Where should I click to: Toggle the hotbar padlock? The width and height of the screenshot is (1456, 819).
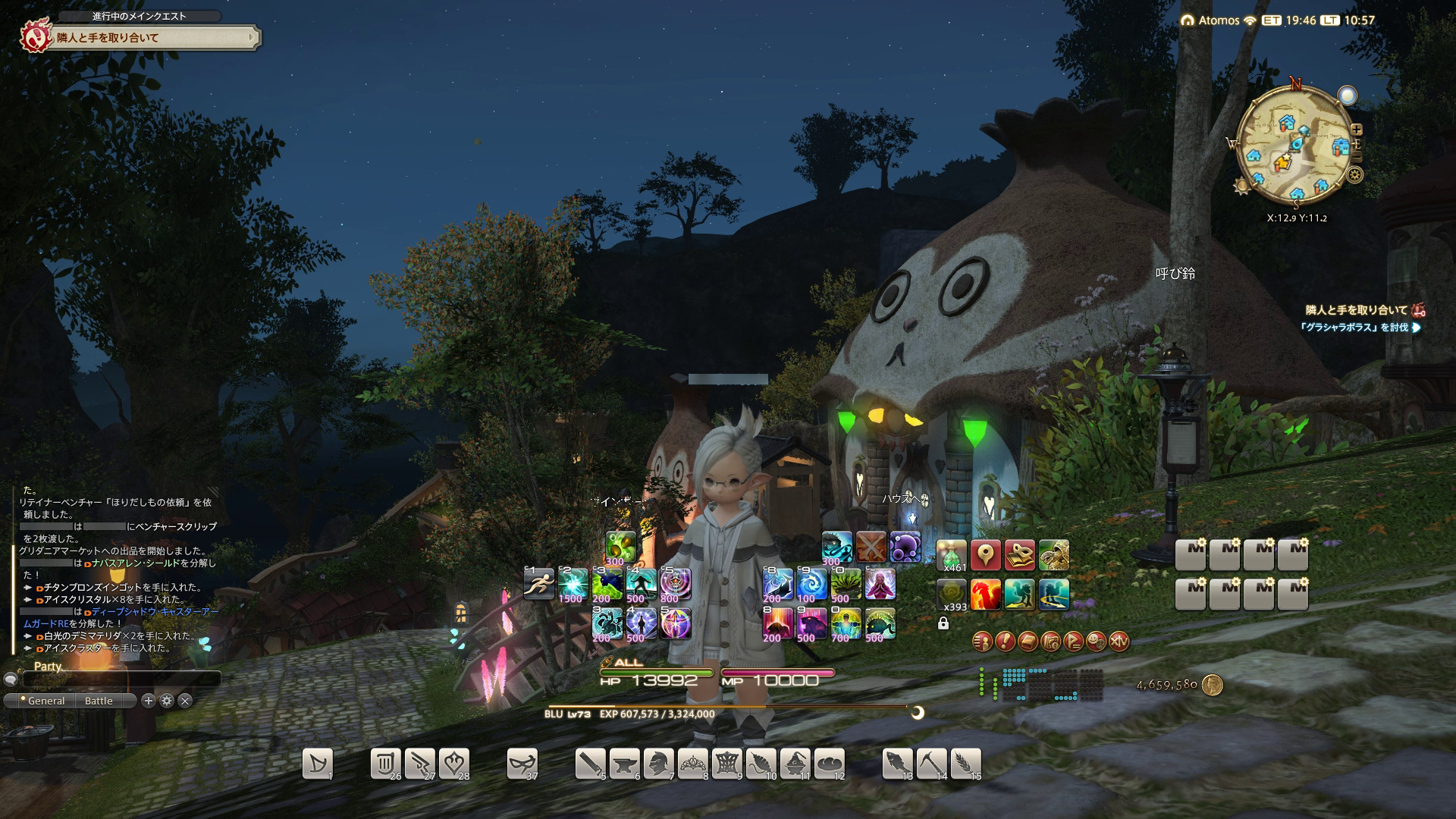click(x=943, y=623)
